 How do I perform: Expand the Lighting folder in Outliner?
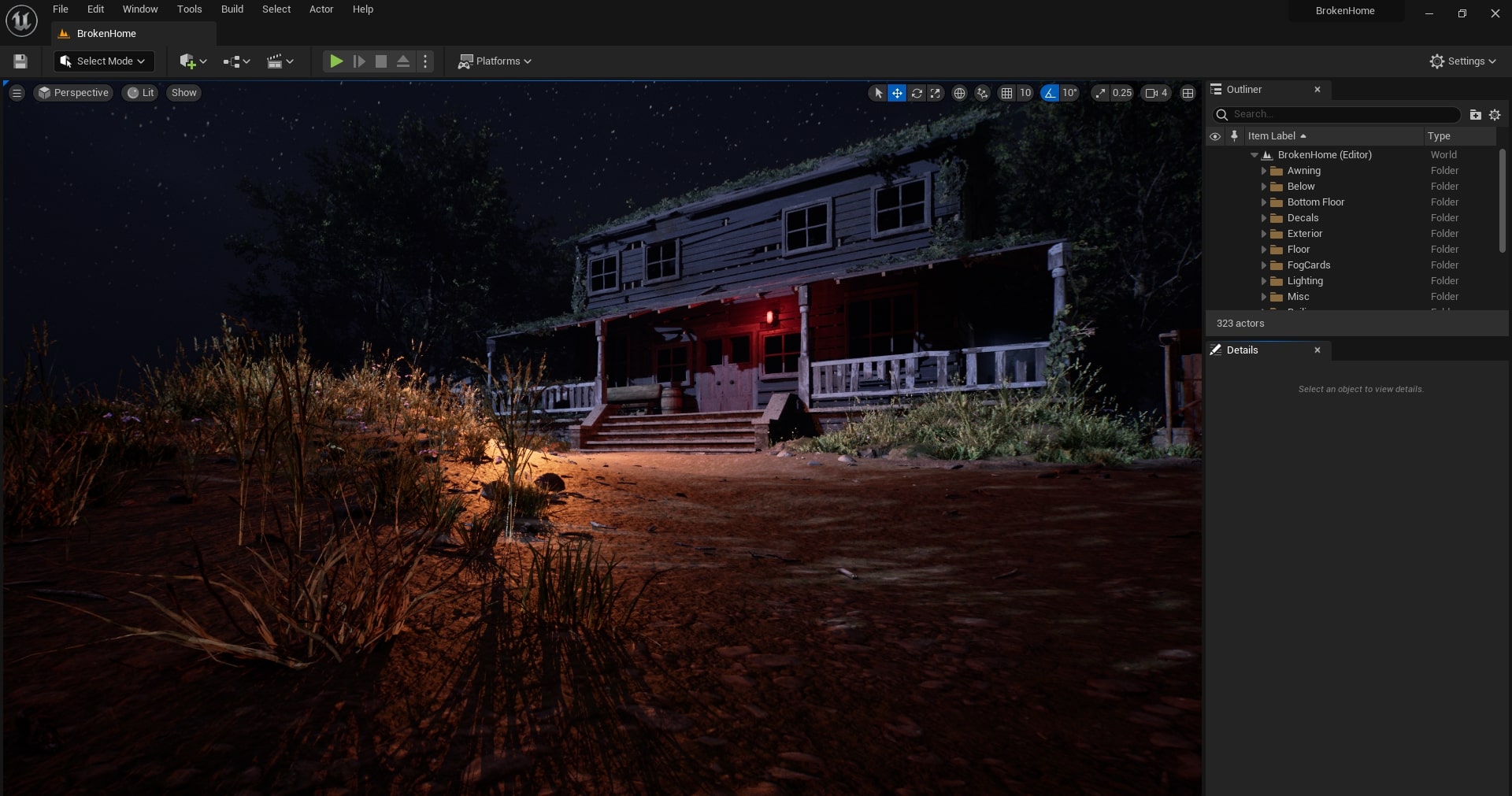coord(1264,281)
